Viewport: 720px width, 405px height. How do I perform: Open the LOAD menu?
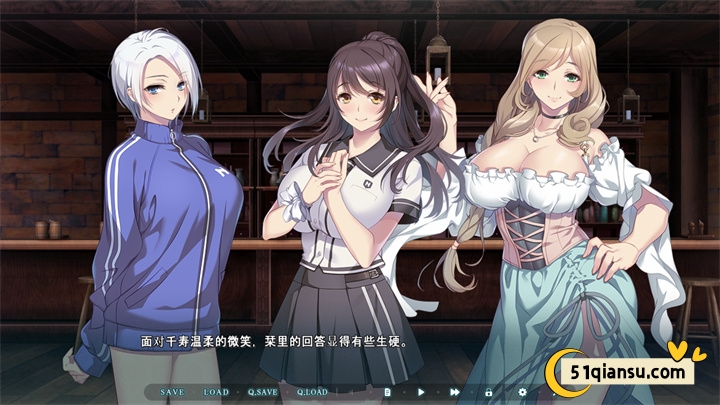(x=216, y=392)
